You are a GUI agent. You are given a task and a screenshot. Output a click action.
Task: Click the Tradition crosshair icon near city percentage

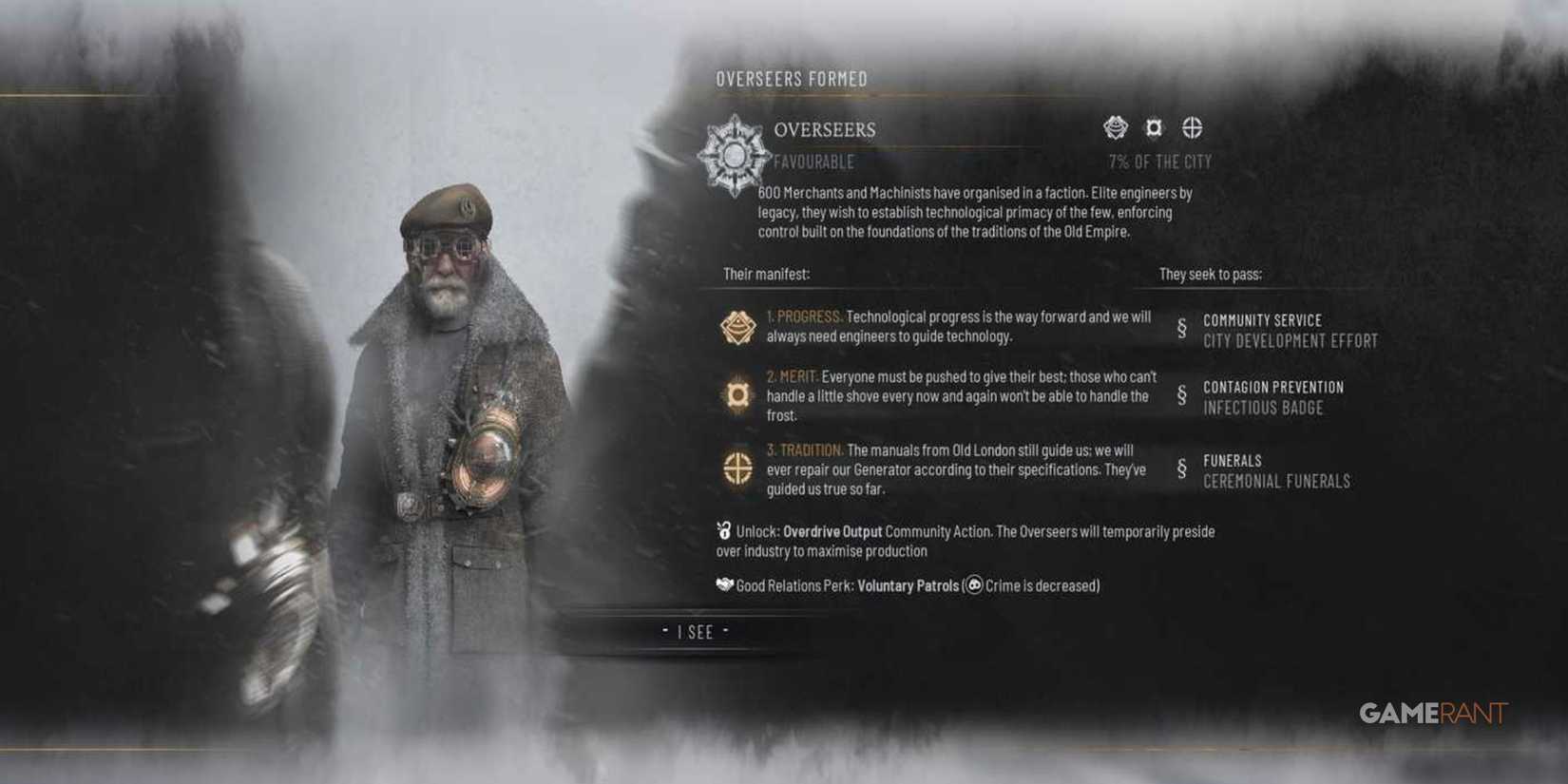(1193, 126)
